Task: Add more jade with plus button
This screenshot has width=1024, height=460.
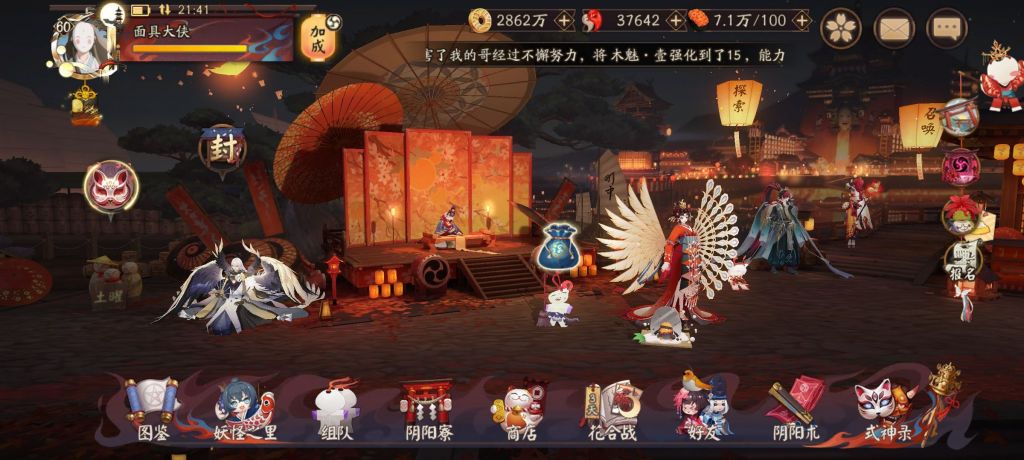Action: (675, 20)
